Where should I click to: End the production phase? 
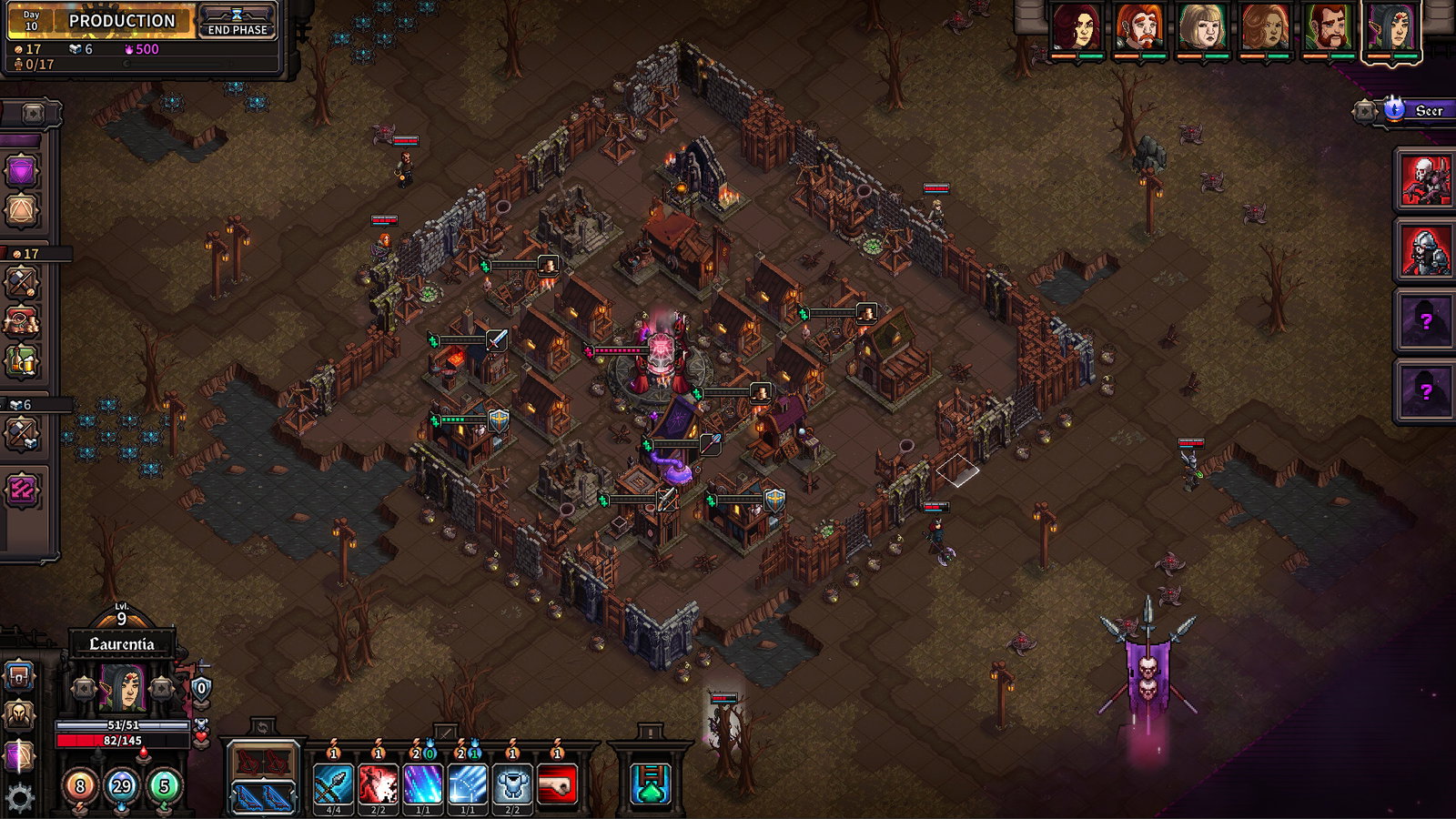point(238,22)
